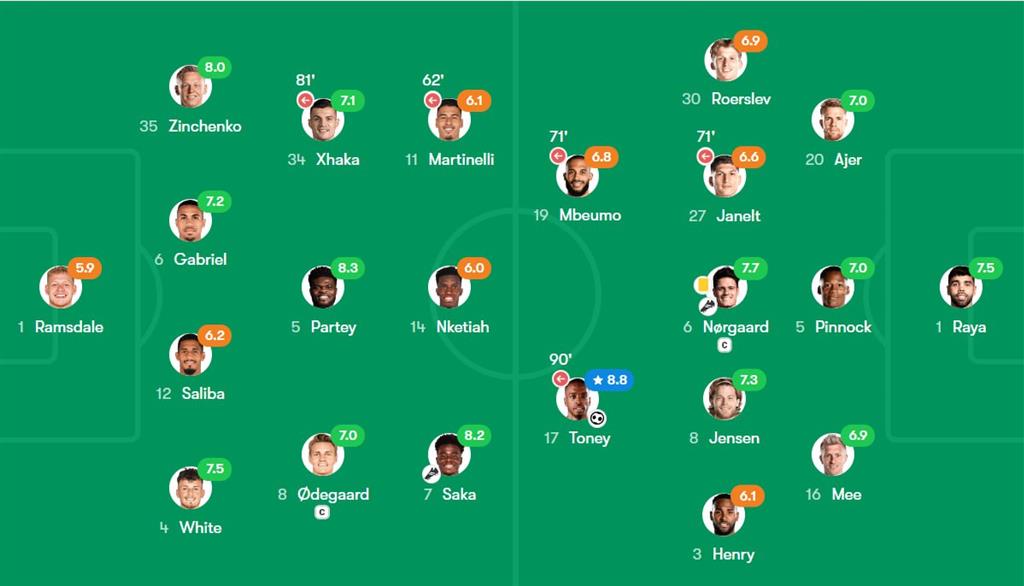The height and width of the screenshot is (586, 1024).
Task: Select striker Nketiah's portrait
Action: click(x=450, y=287)
